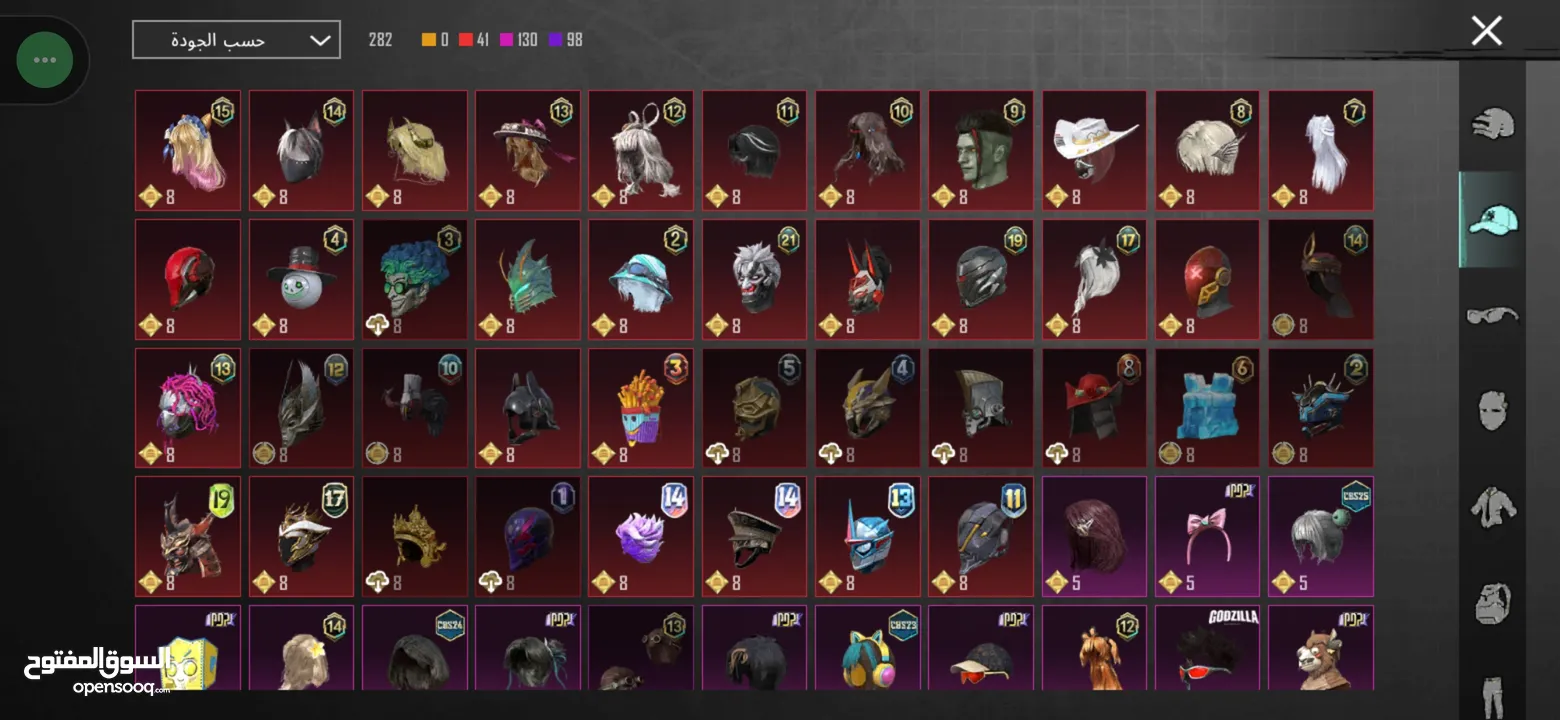The width and height of the screenshot is (1560, 720).
Task: Show the jacket outfit category tab
Action: tap(1493, 506)
